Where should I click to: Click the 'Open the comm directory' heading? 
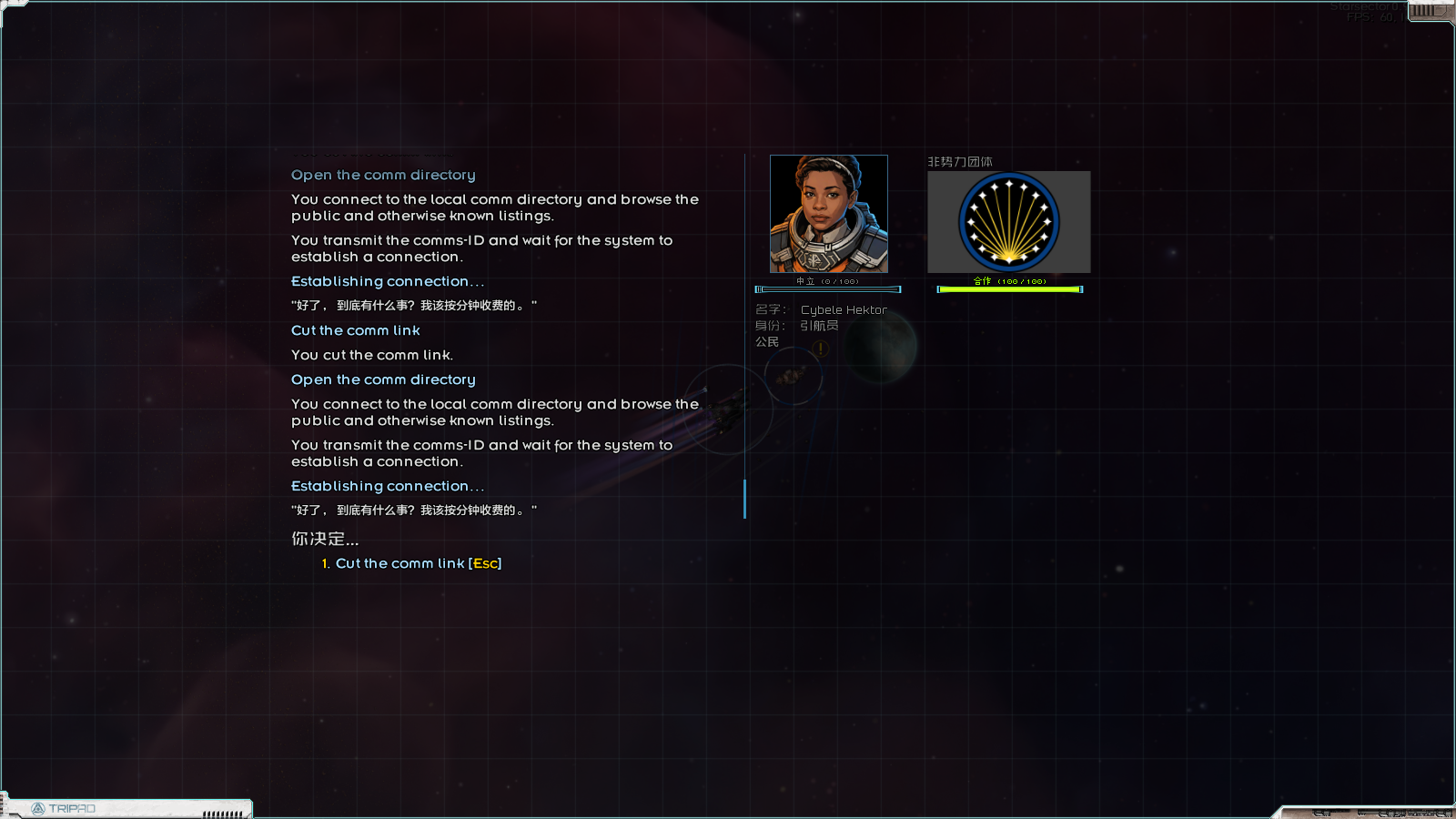(383, 175)
